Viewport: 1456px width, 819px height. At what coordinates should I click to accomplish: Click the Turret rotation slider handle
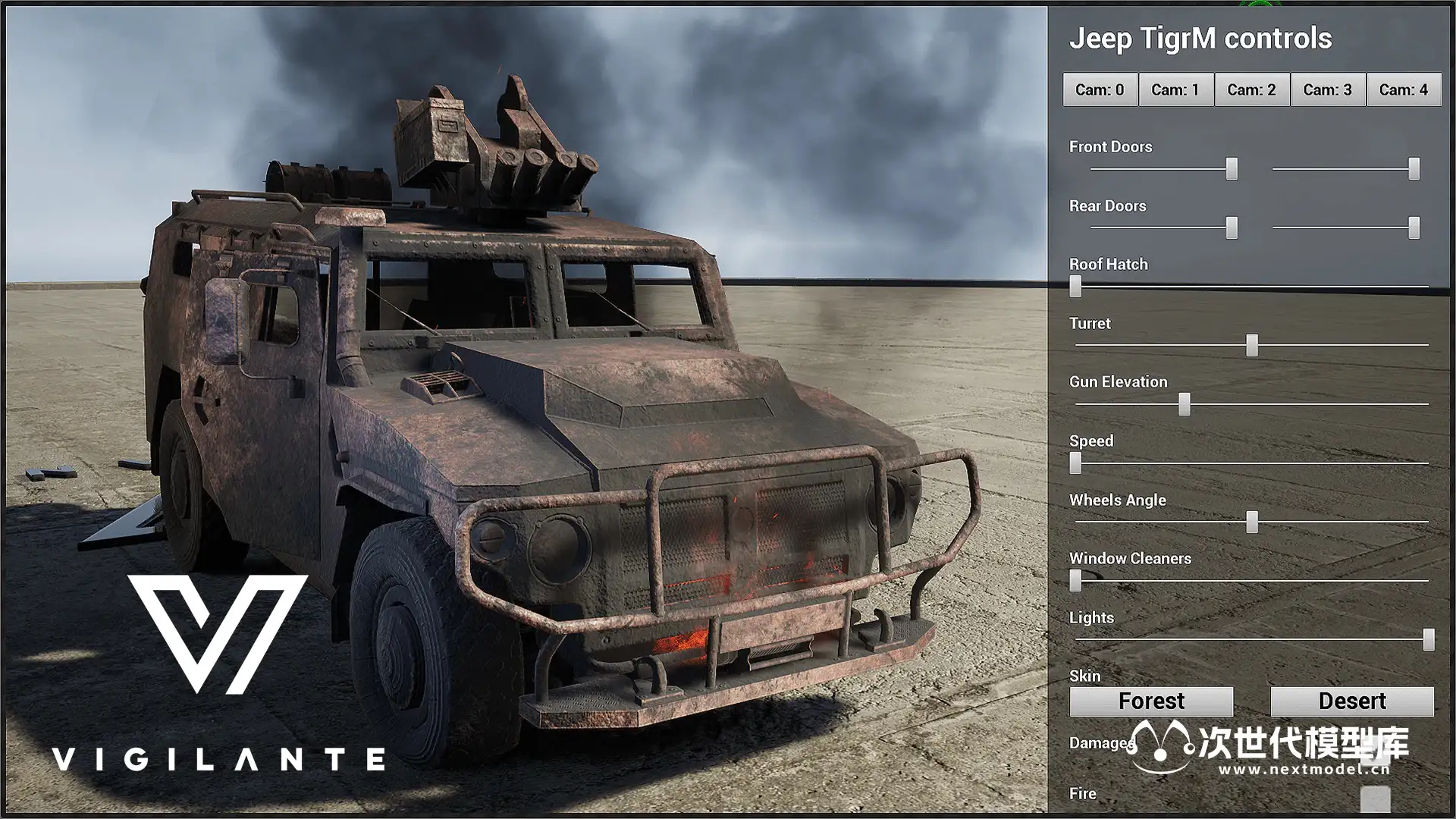tap(1252, 346)
